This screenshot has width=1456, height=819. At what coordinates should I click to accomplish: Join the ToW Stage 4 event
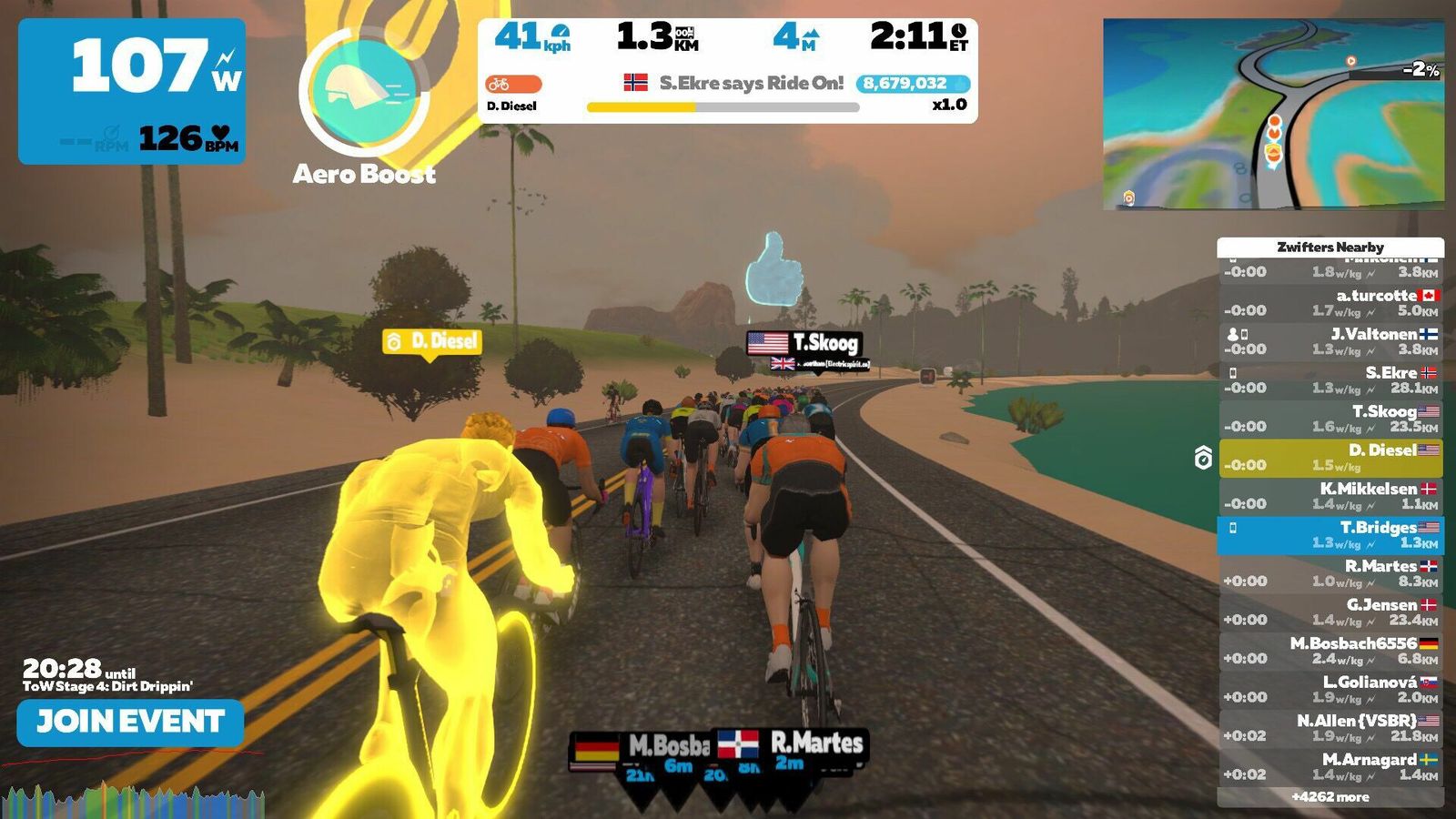pyautogui.click(x=130, y=723)
